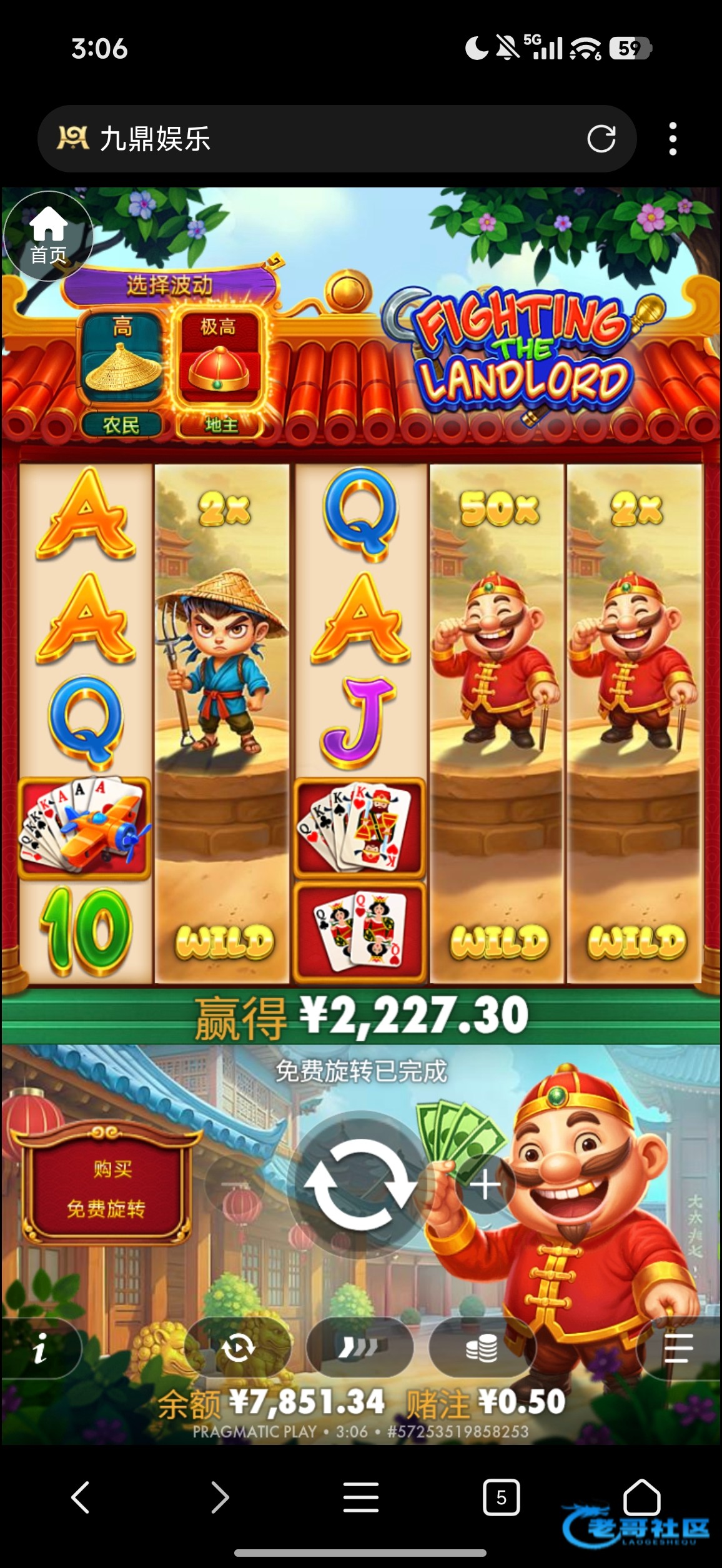Open the 购买免费旋转 buy free spins panel
Viewport: 722px width, 1568px height.
(x=106, y=1188)
